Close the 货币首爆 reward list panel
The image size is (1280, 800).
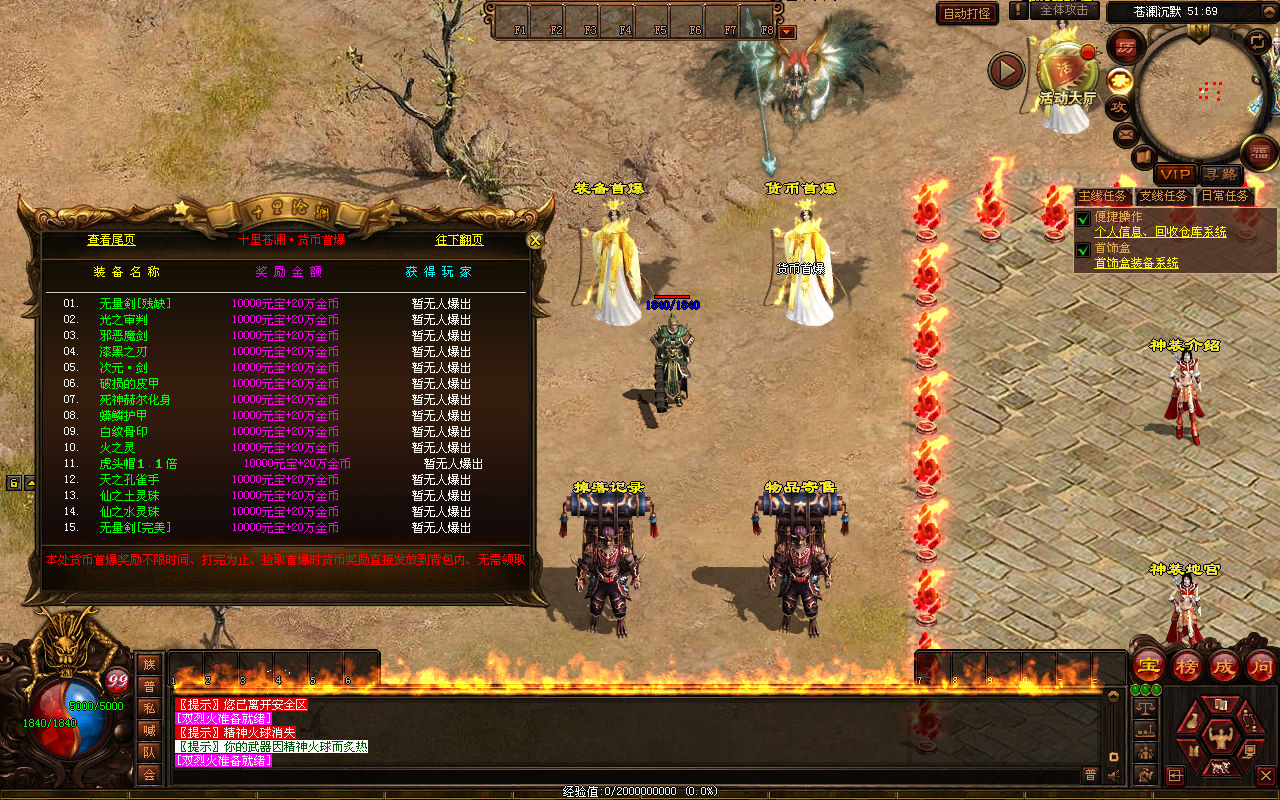point(535,240)
